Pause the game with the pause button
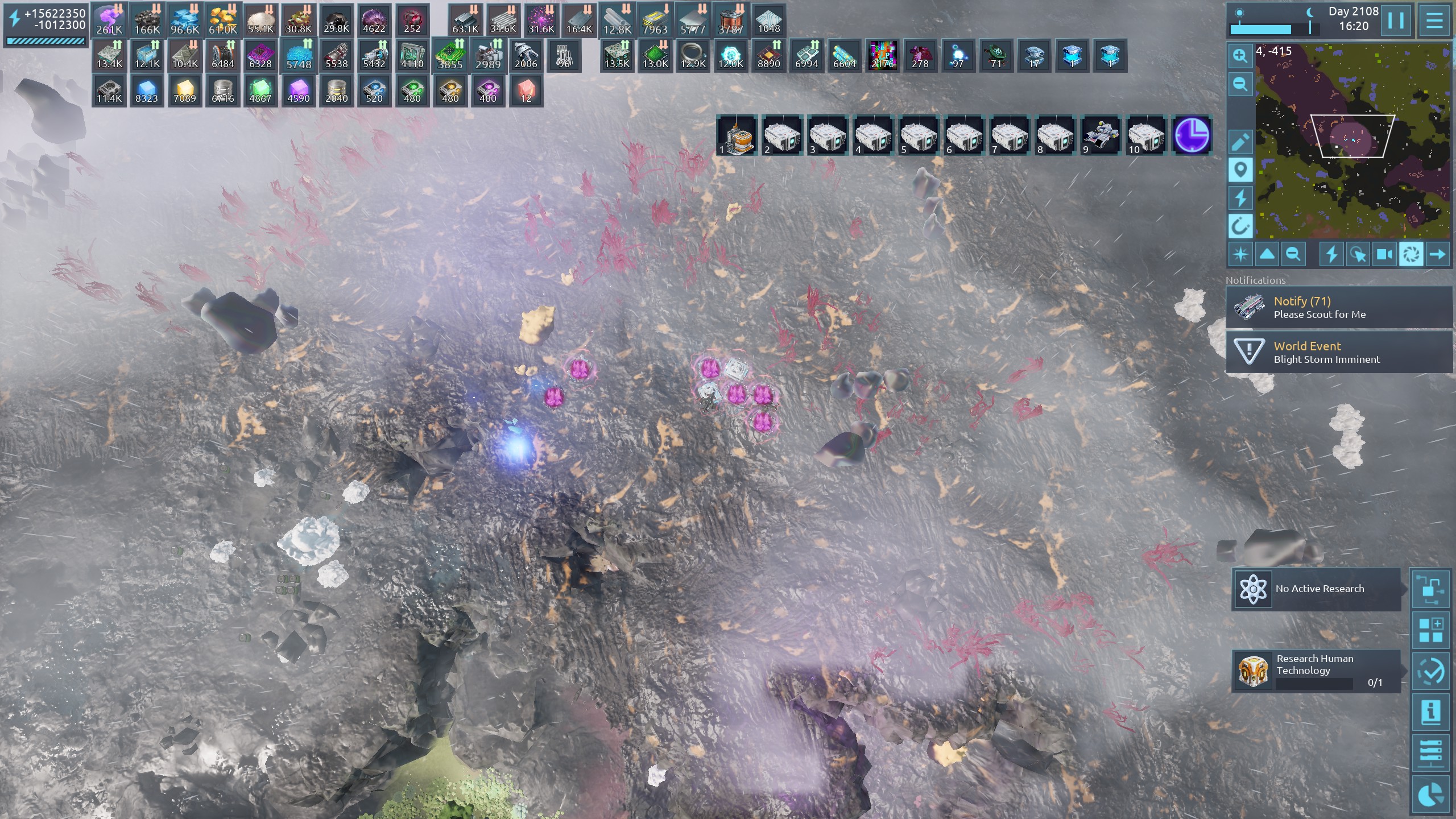 pyautogui.click(x=1395, y=21)
